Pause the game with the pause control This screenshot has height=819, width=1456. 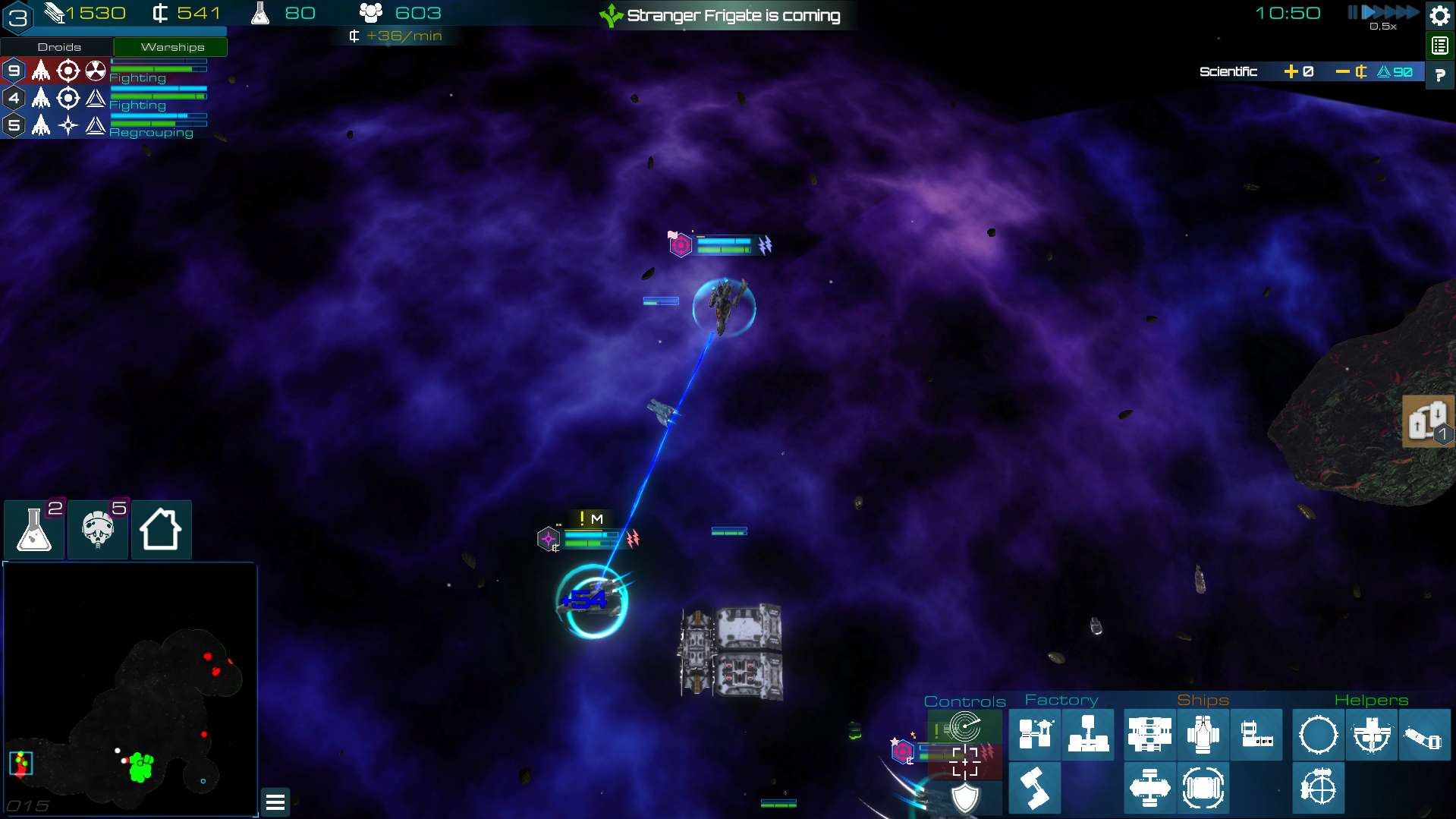pyautogui.click(x=1352, y=12)
